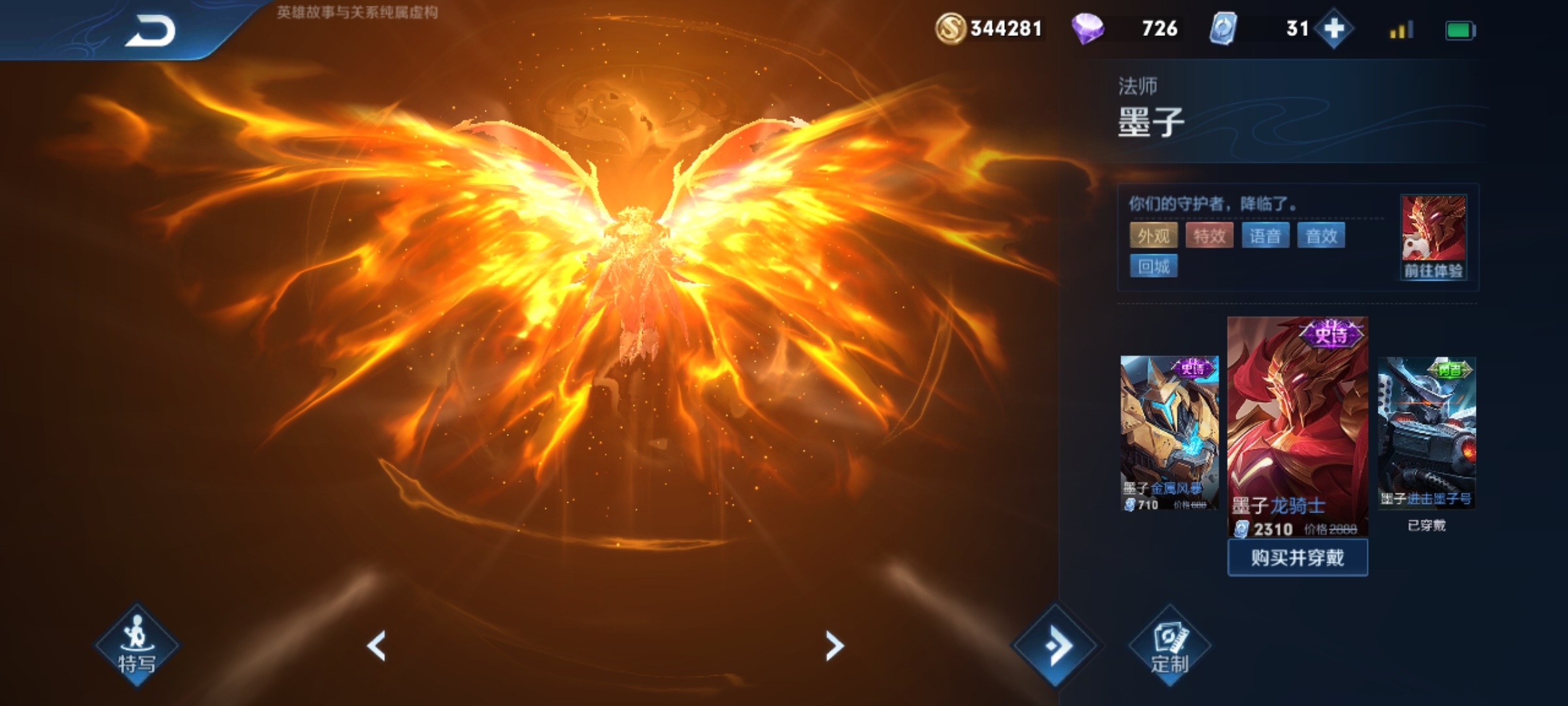
Task: Add more skin coupons with plus button
Action: pos(1333,29)
